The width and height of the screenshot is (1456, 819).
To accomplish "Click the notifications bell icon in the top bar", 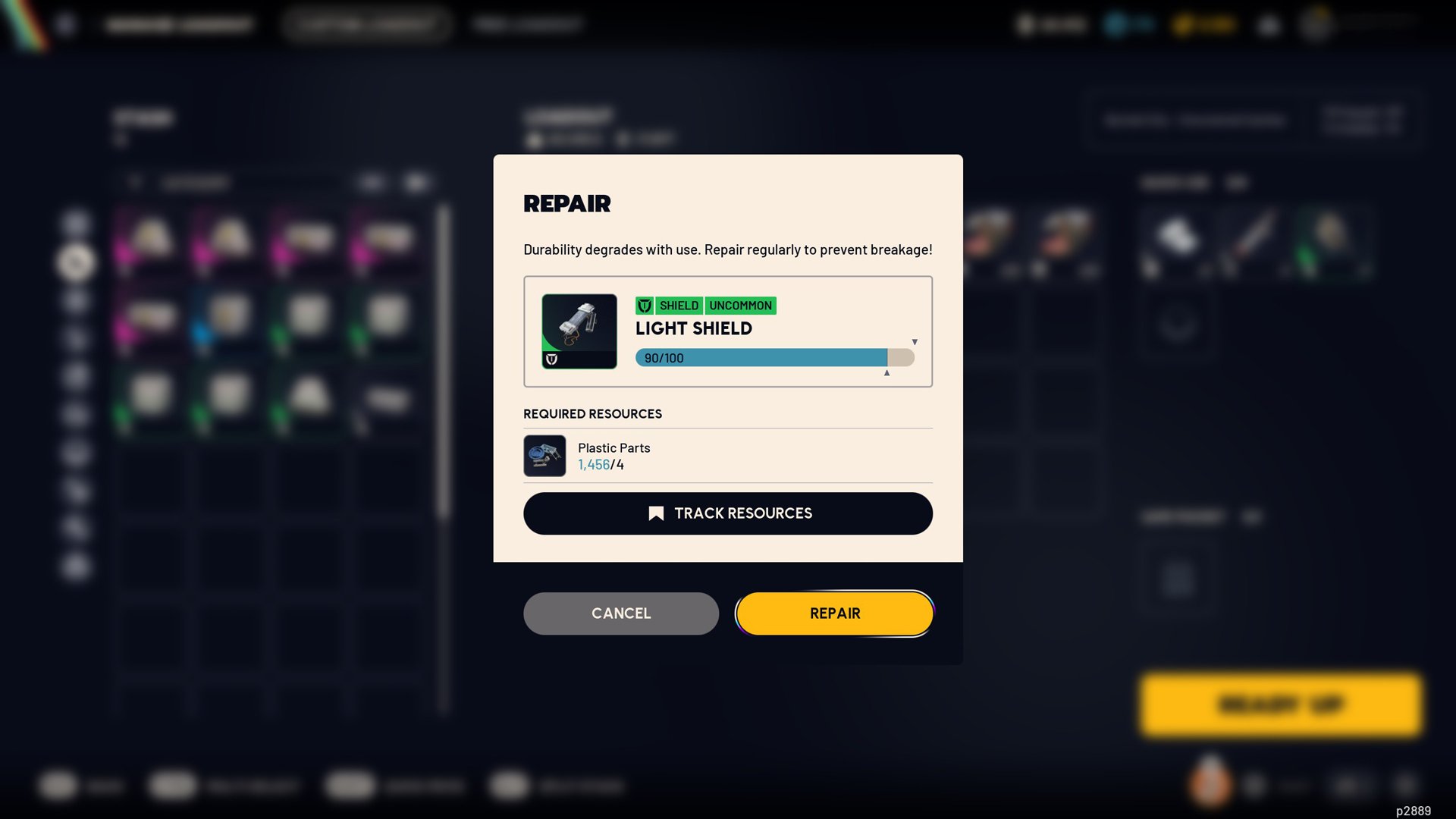I will point(1267,24).
